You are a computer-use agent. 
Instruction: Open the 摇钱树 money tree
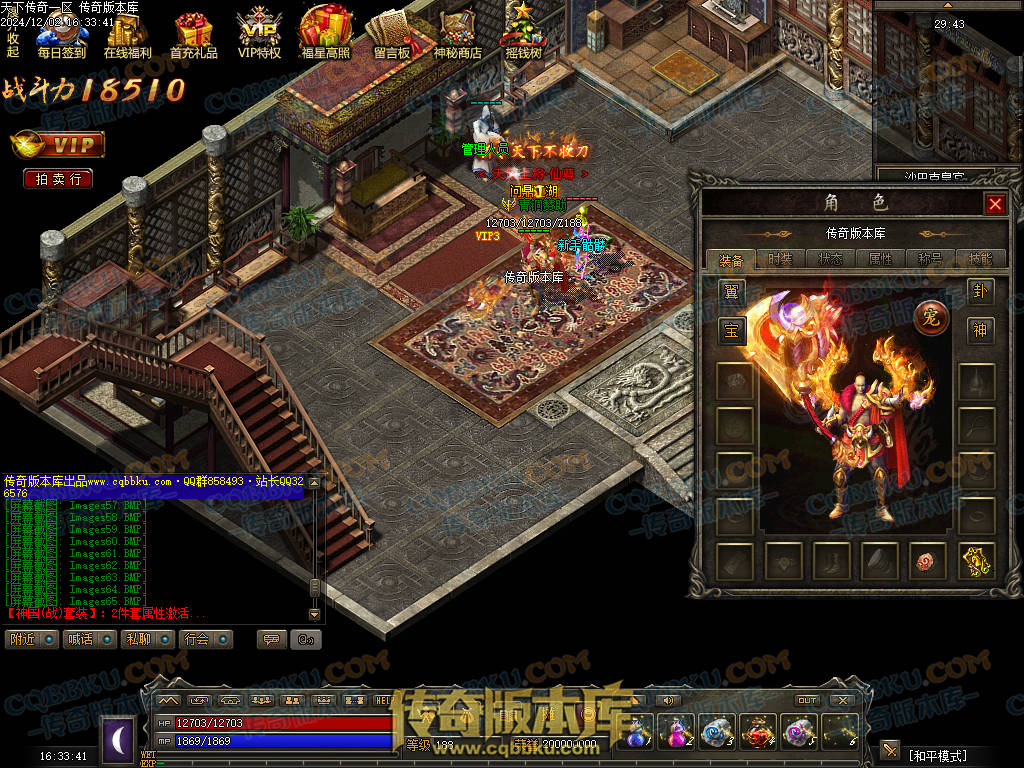523,35
